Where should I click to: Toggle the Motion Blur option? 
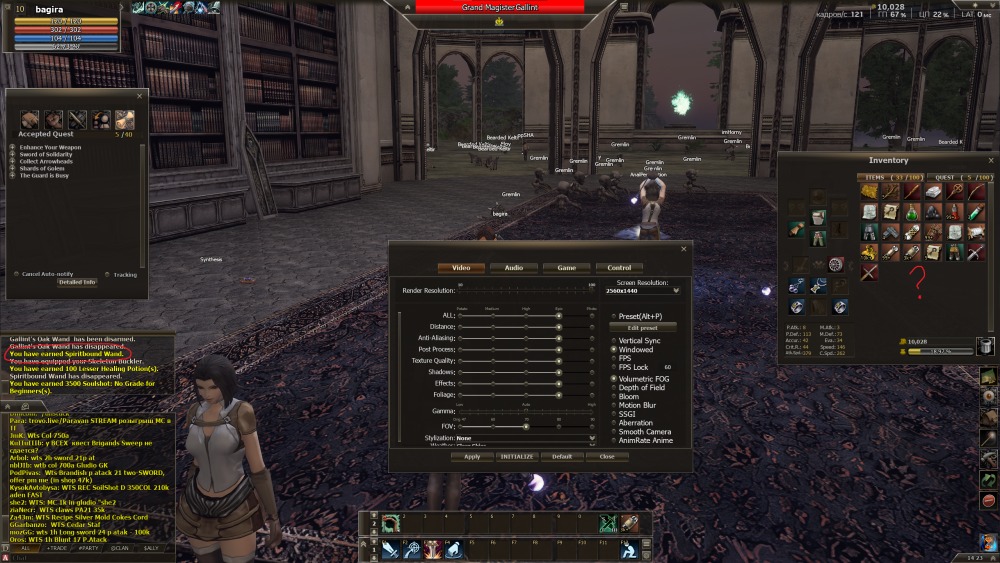pos(613,405)
